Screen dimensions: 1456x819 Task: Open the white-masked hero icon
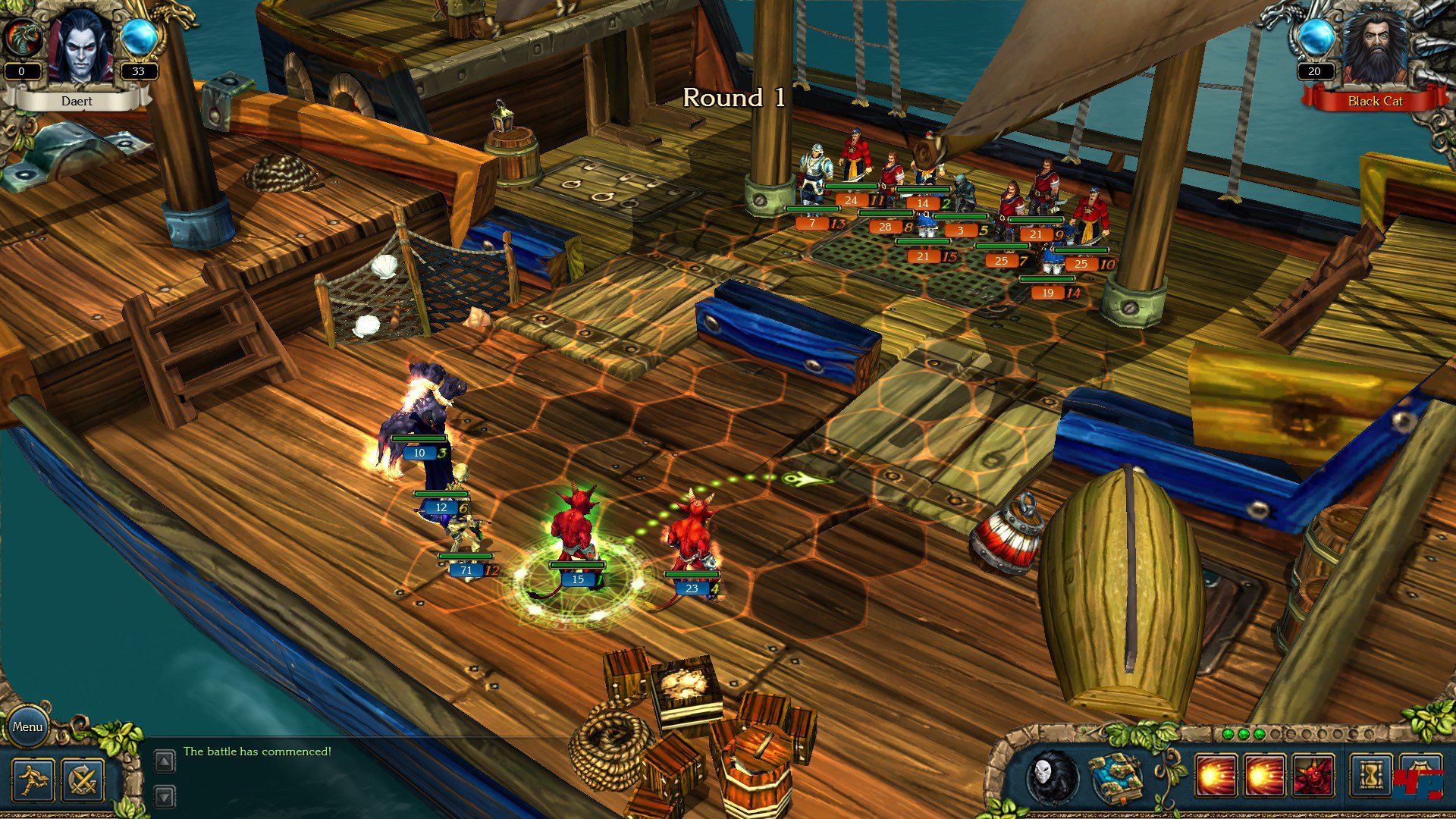coord(1053,777)
